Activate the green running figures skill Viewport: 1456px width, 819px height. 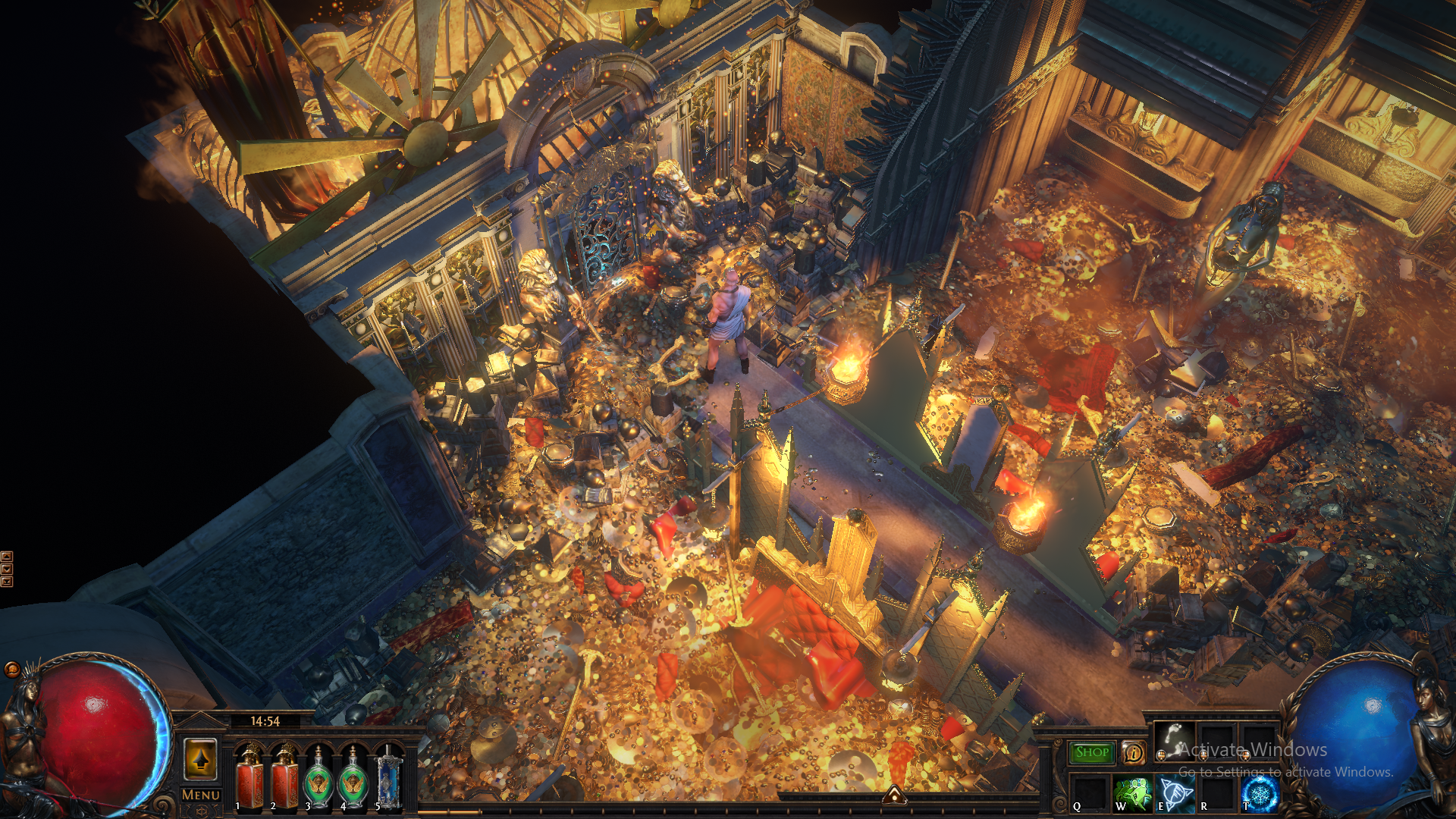coord(1132,793)
